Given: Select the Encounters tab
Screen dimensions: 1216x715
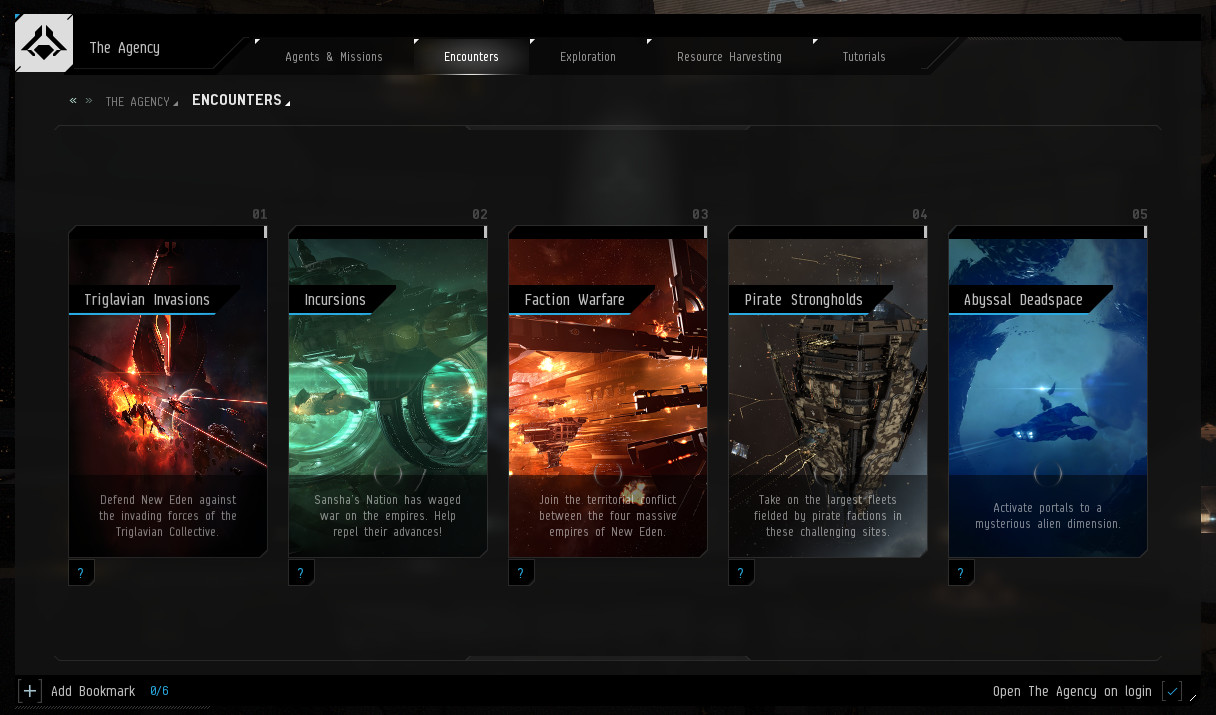Looking at the screenshot, I should pyautogui.click(x=471, y=57).
